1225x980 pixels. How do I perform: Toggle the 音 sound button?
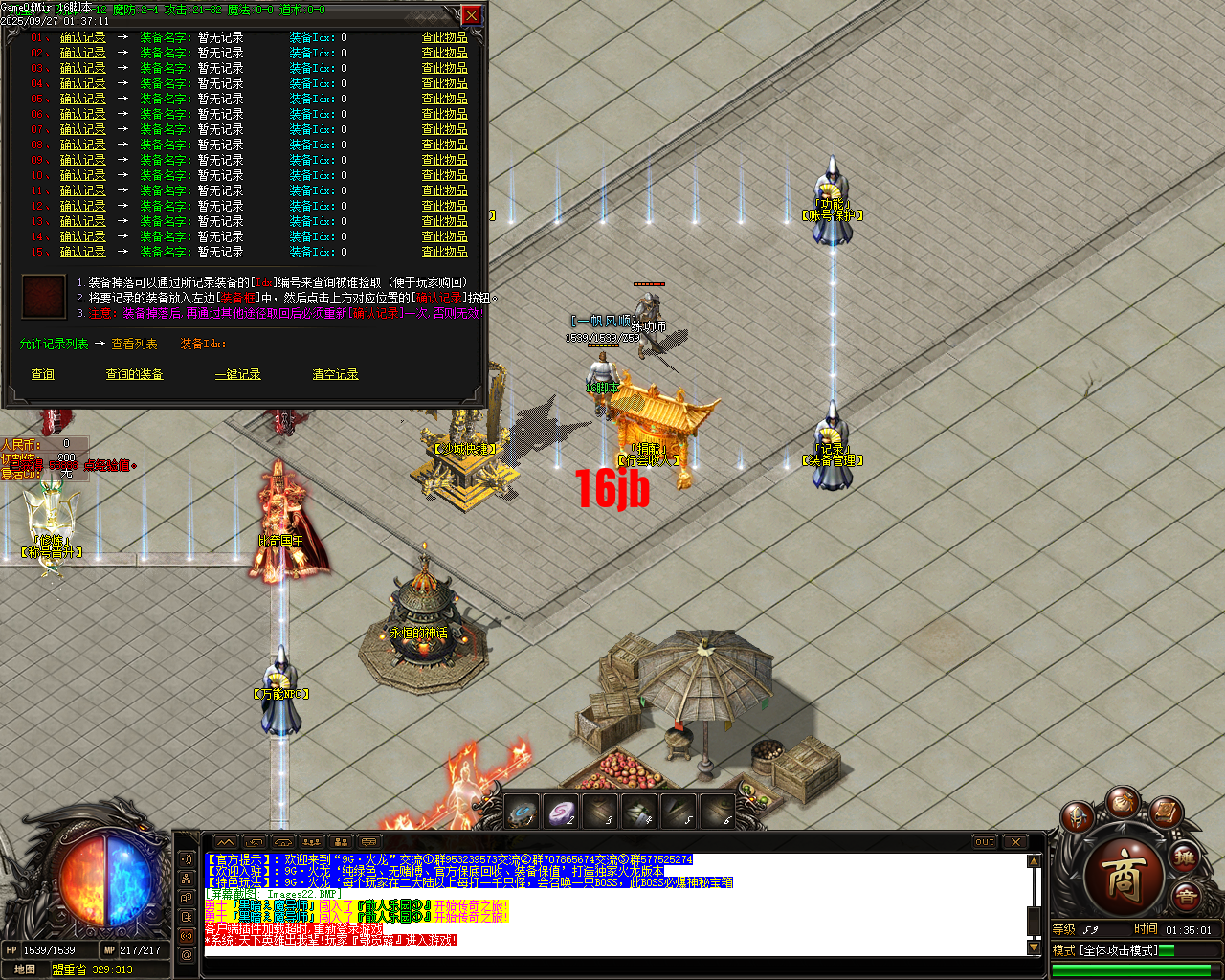[x=1189, y=894]
